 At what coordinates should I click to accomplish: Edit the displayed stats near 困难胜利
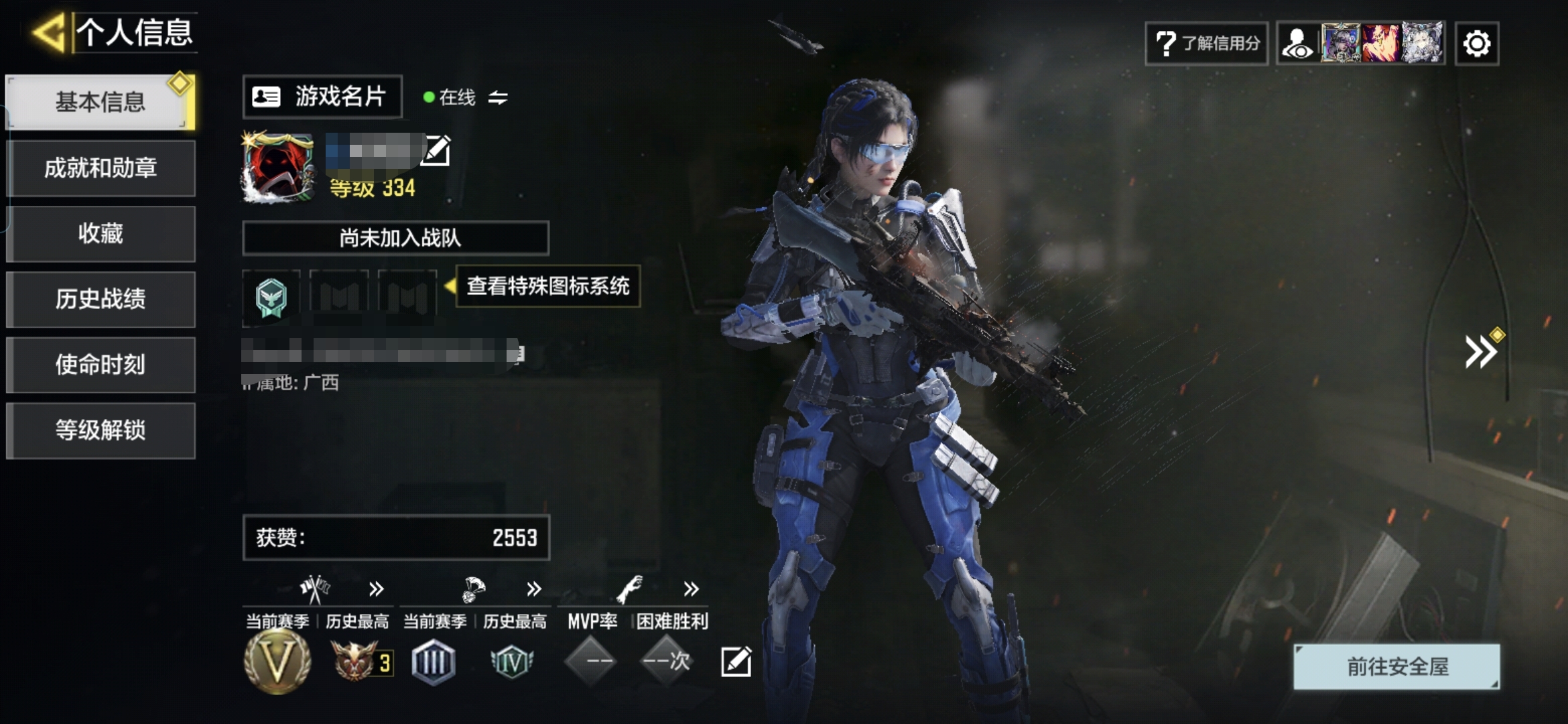coord(736,662)
